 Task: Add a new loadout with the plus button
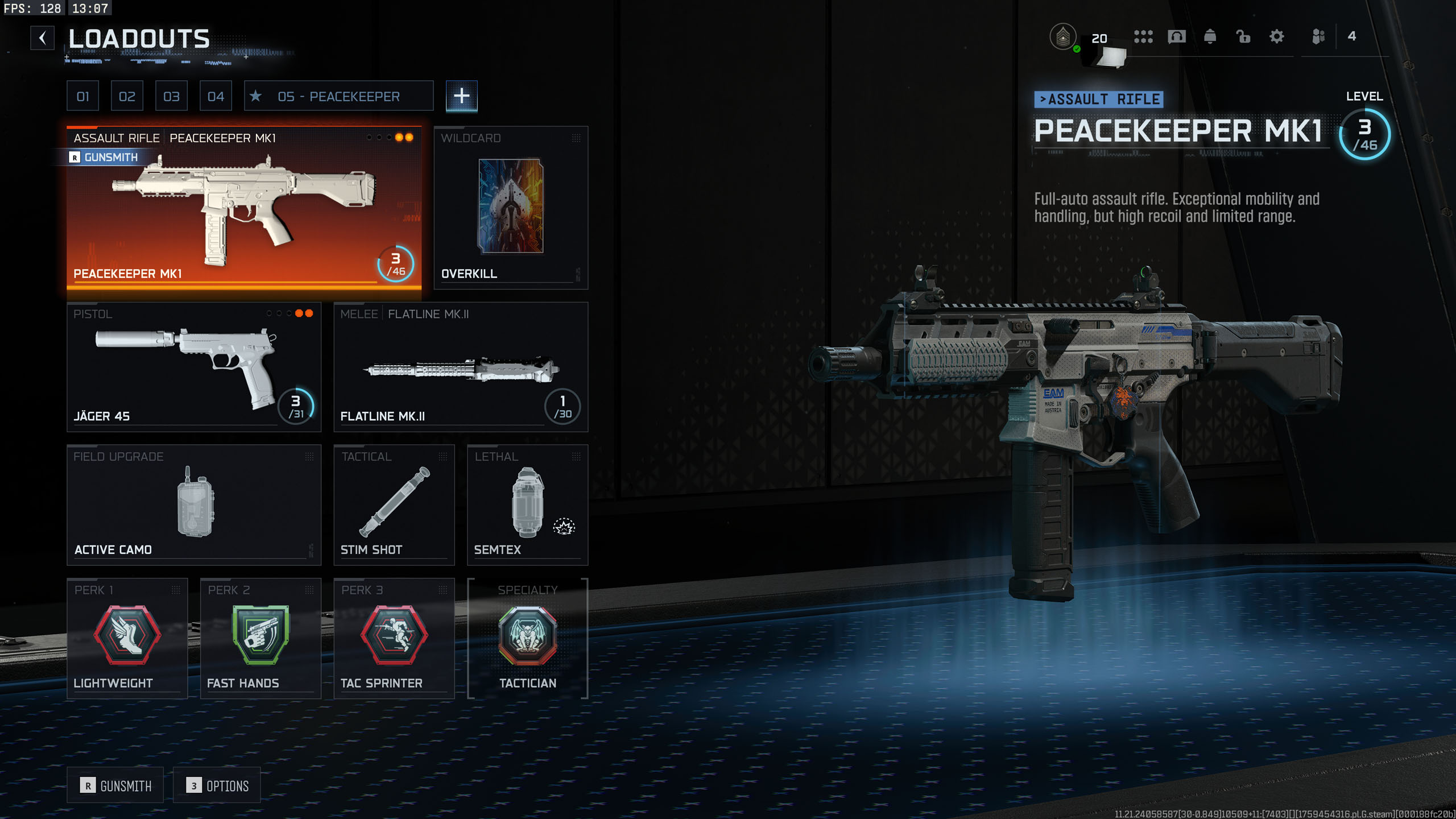click(x=461, y=96)
